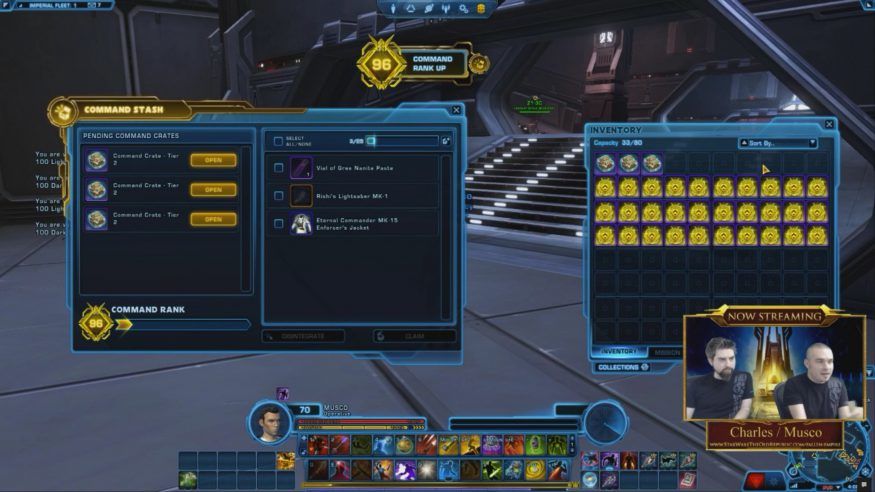Tick Rishi's Lightsaber MK-1 checkbox
Viewport: 875px width, 492px height.
(x=278, y=196)
